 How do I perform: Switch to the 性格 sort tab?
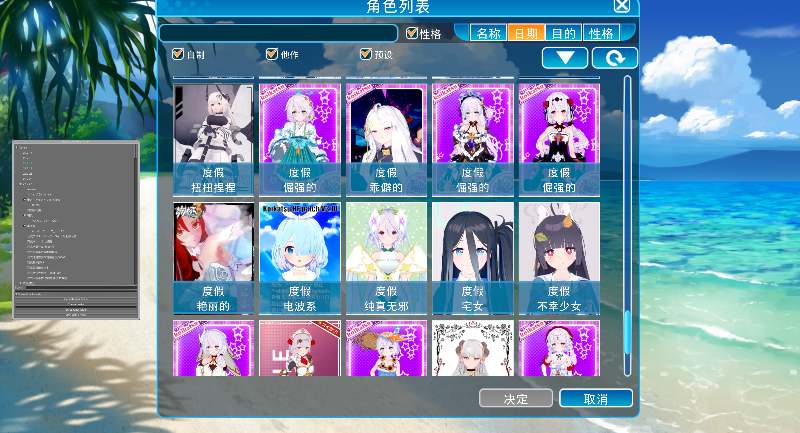tap(602, 33)
